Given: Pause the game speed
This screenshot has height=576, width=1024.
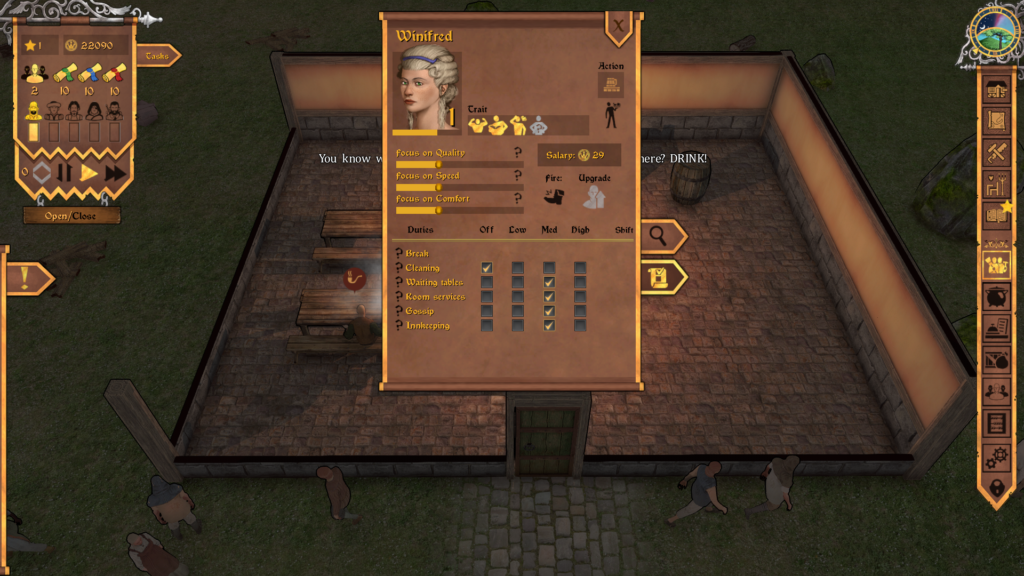Looking at the screenshot, I should (x=65, y=173).
